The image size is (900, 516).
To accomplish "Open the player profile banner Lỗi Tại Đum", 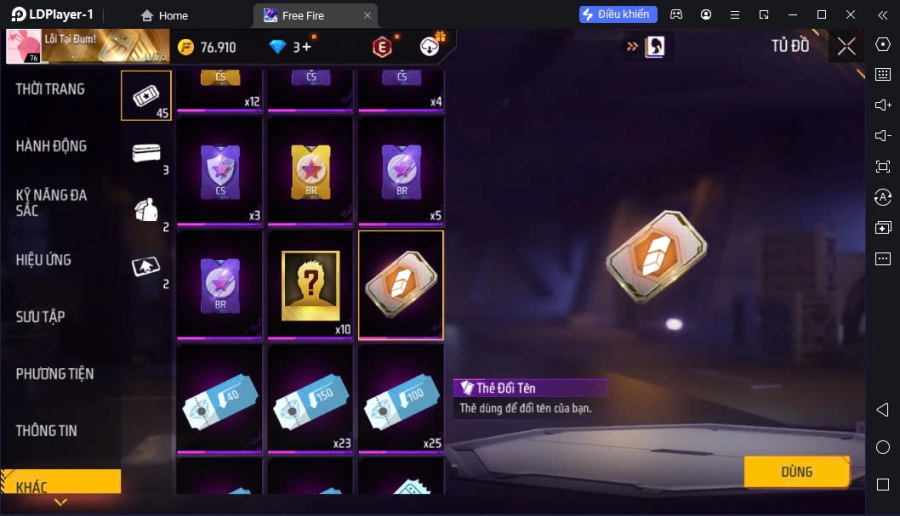I will [88, 47].
